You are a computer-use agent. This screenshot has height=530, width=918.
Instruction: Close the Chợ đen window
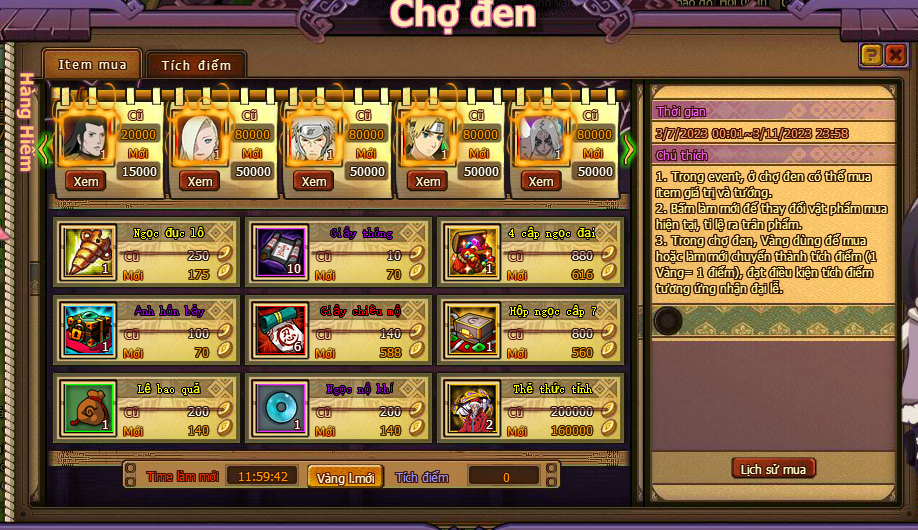click(895, 56)
